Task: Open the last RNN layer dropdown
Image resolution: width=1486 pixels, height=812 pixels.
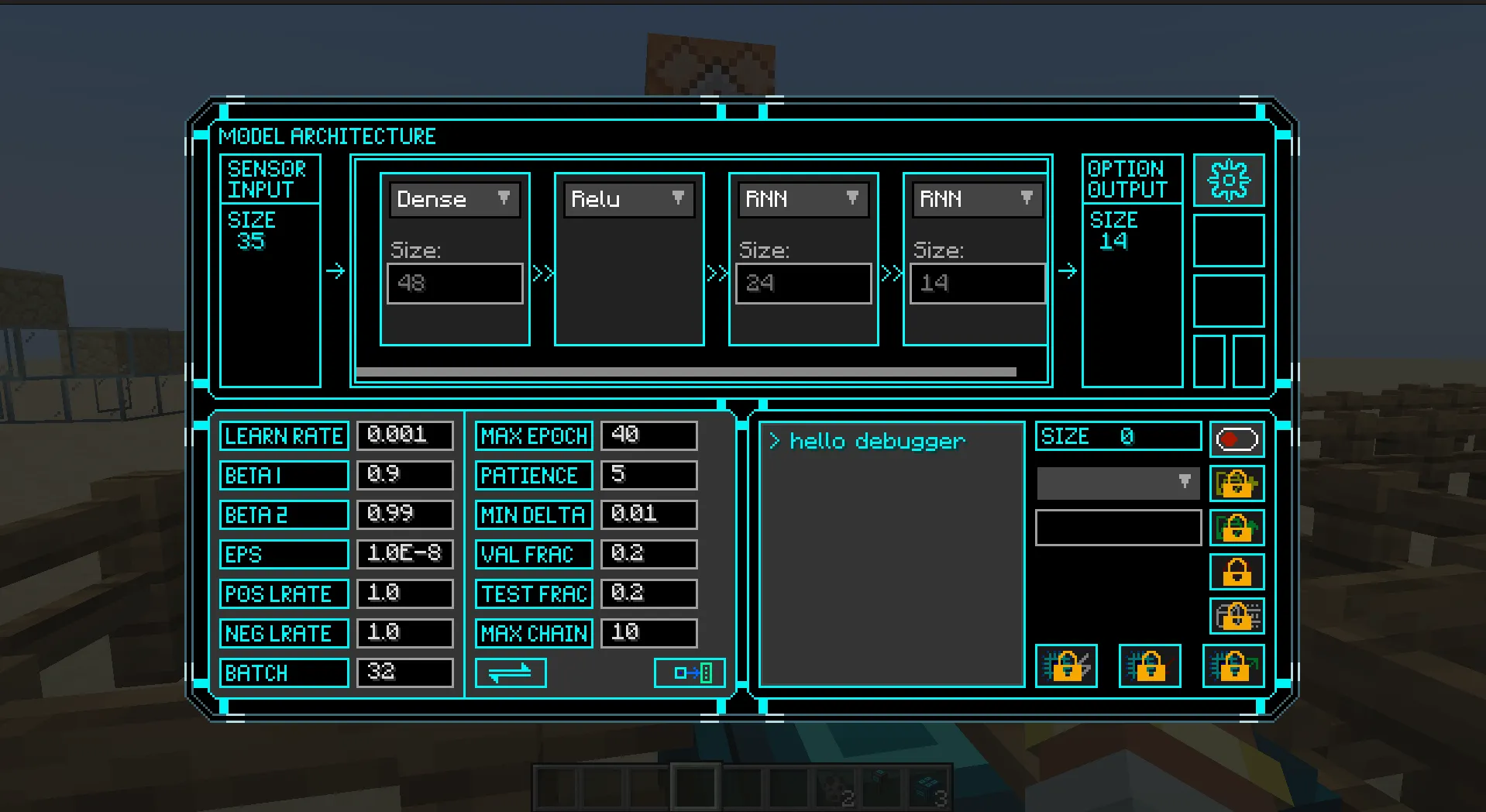Action: tap(975, 199)
